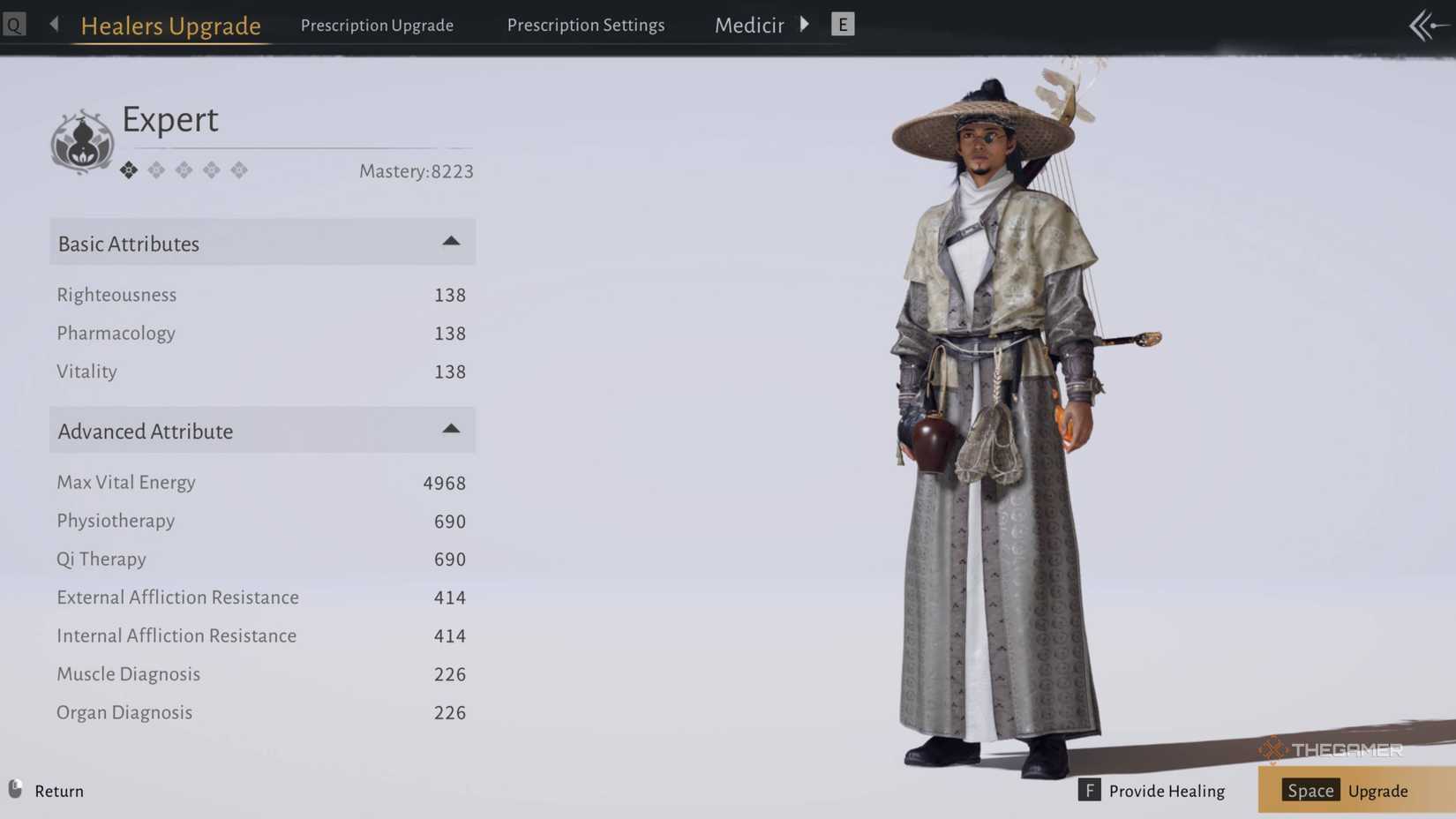The image size is (1456, 819).
Task: Click the E key icon beside the tabs
Action: (843, 24)
